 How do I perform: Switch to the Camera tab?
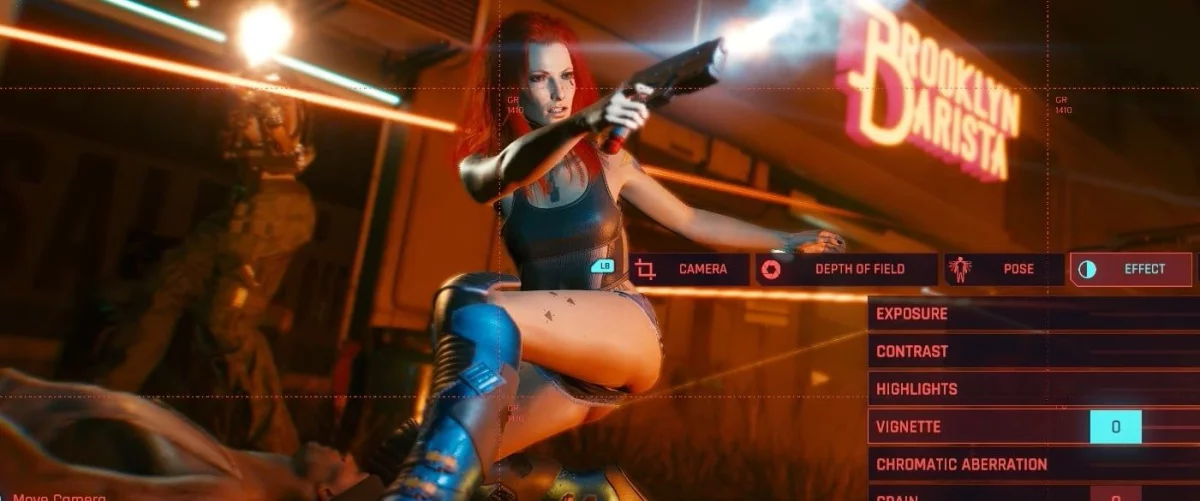[690, 269]
